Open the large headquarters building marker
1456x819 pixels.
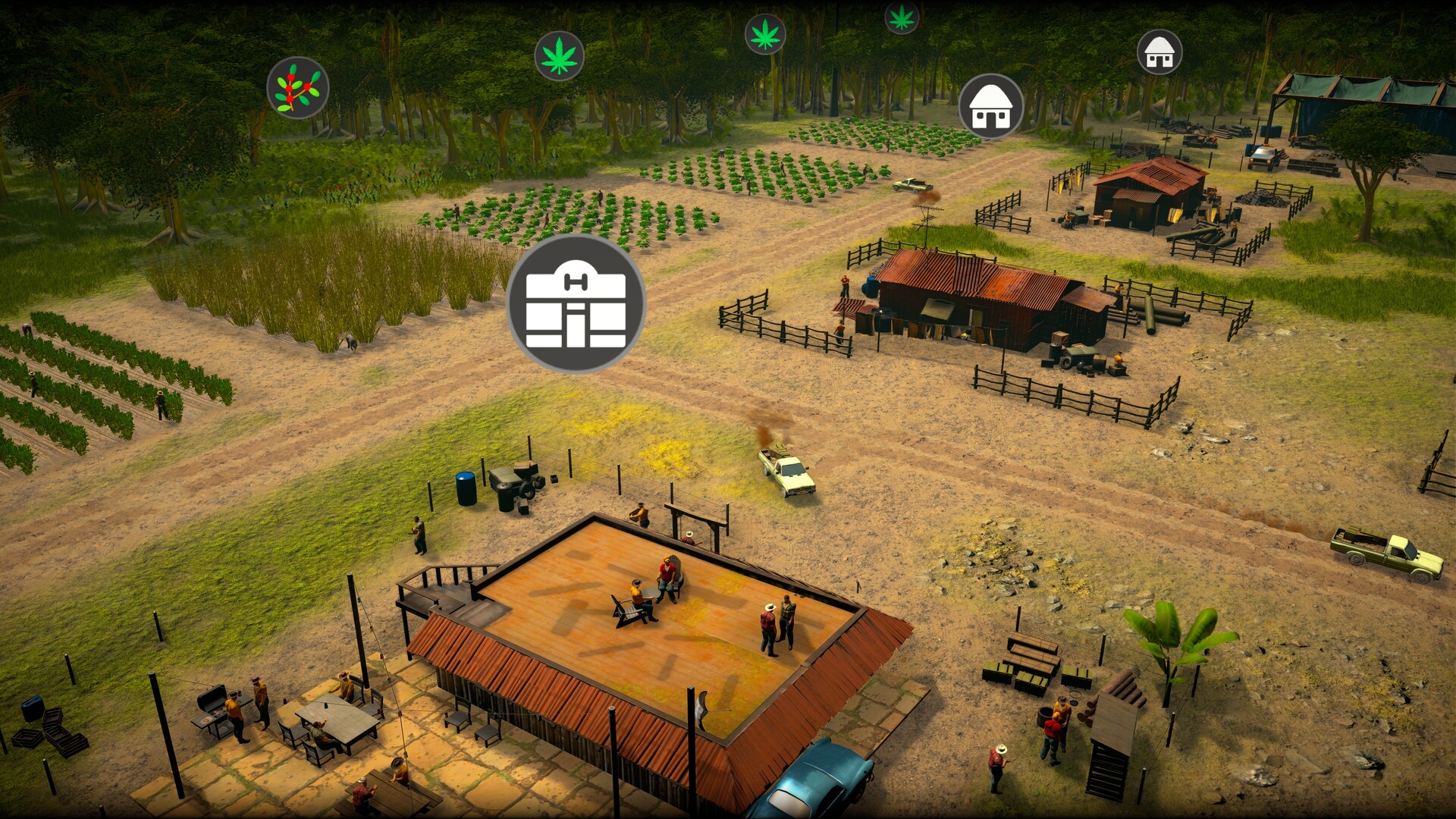(x=576, y=303)
